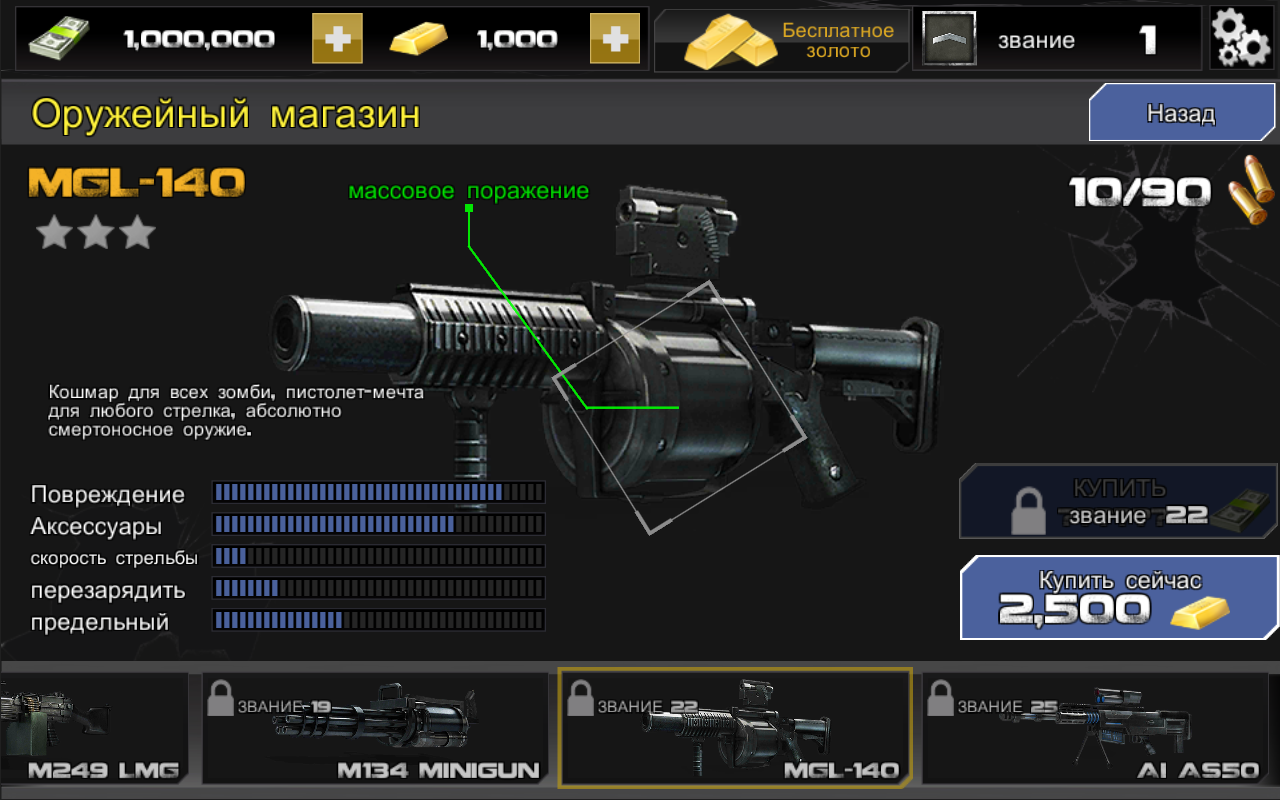Image resolution: width=1280 pixels, height=800 pixels.
Task: Open settings via the gears icon
Action: click(x=1240, y=39)
